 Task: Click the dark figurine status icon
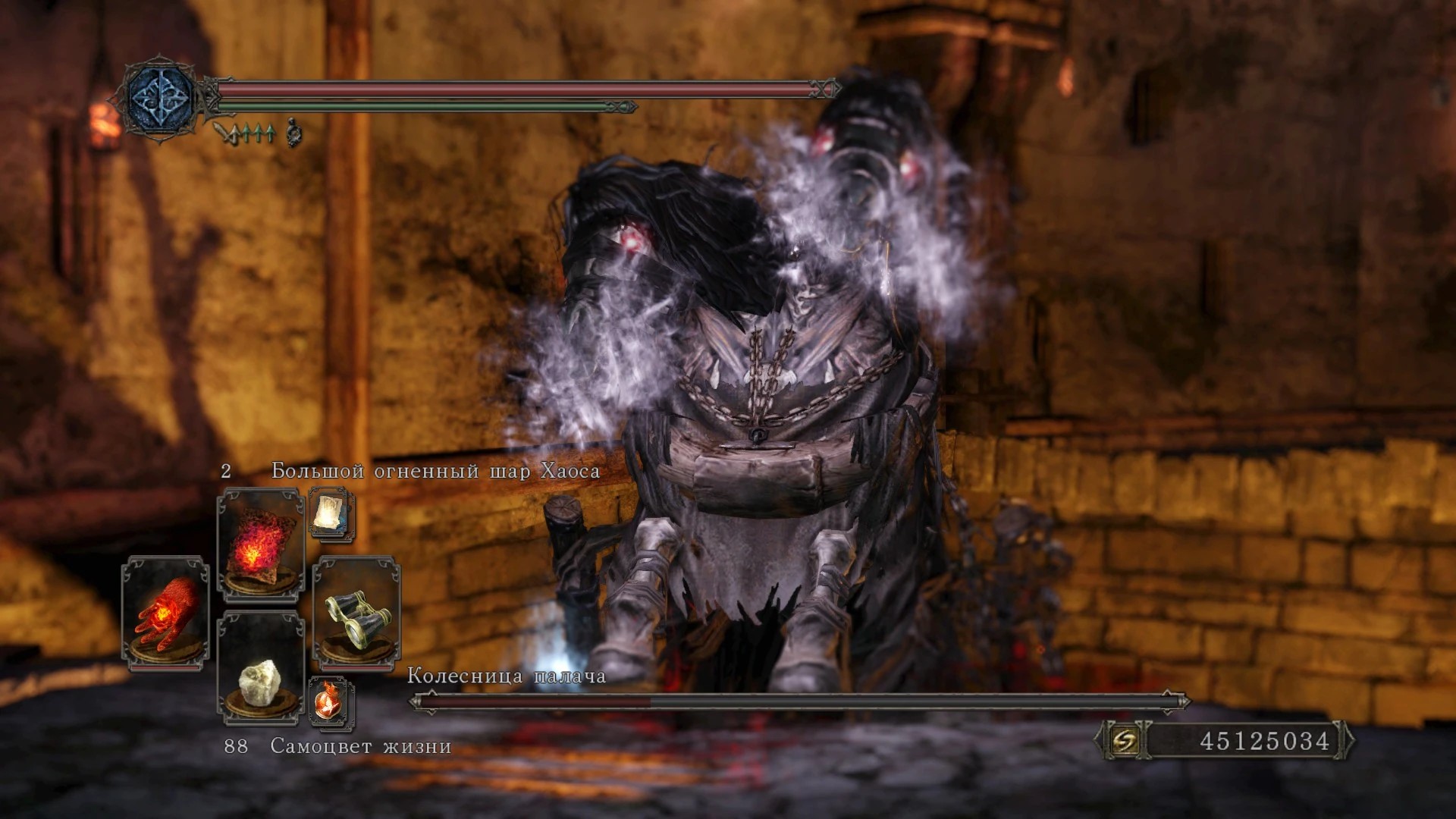point(294,134)
